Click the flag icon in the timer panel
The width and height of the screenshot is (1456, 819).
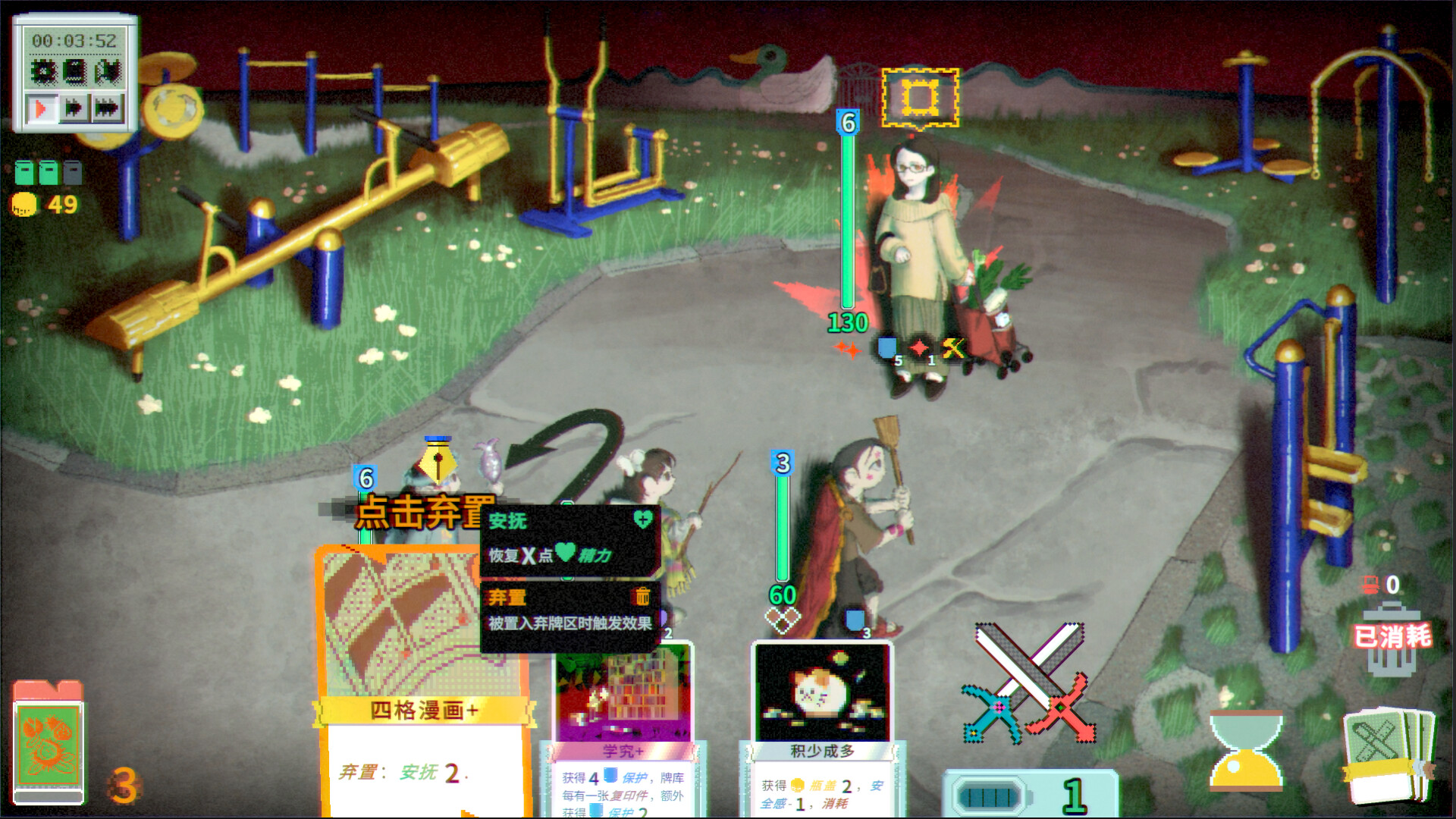point(106,71)
